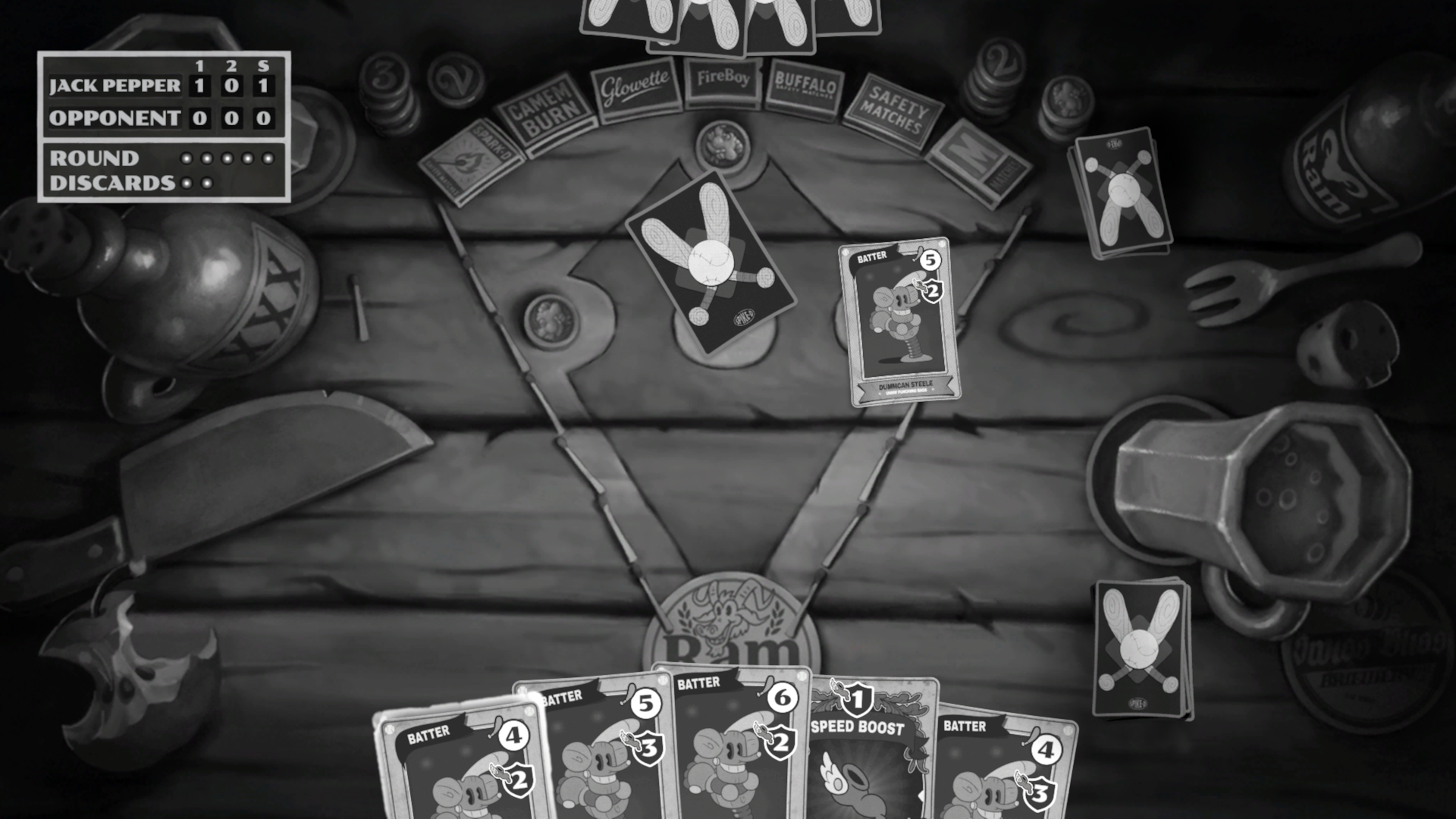Expand the draw pile in the upper right
This screenshot has height=819, width=1456.
click(1120, 190)
